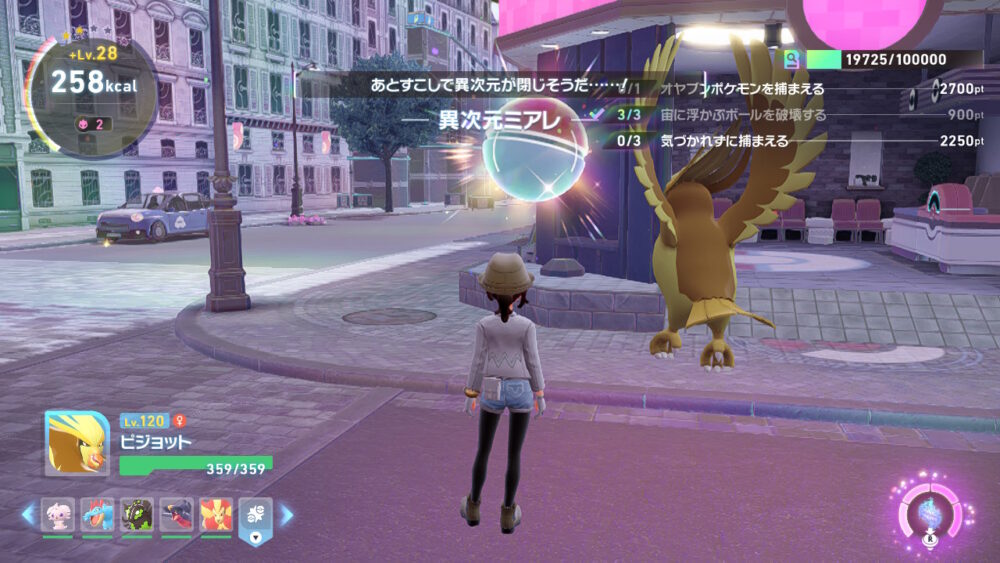Image resolution: width=1000 pixels, height=563 pixels.
Task: Click the right party scroll arrow
Action: tap(287, 514)
